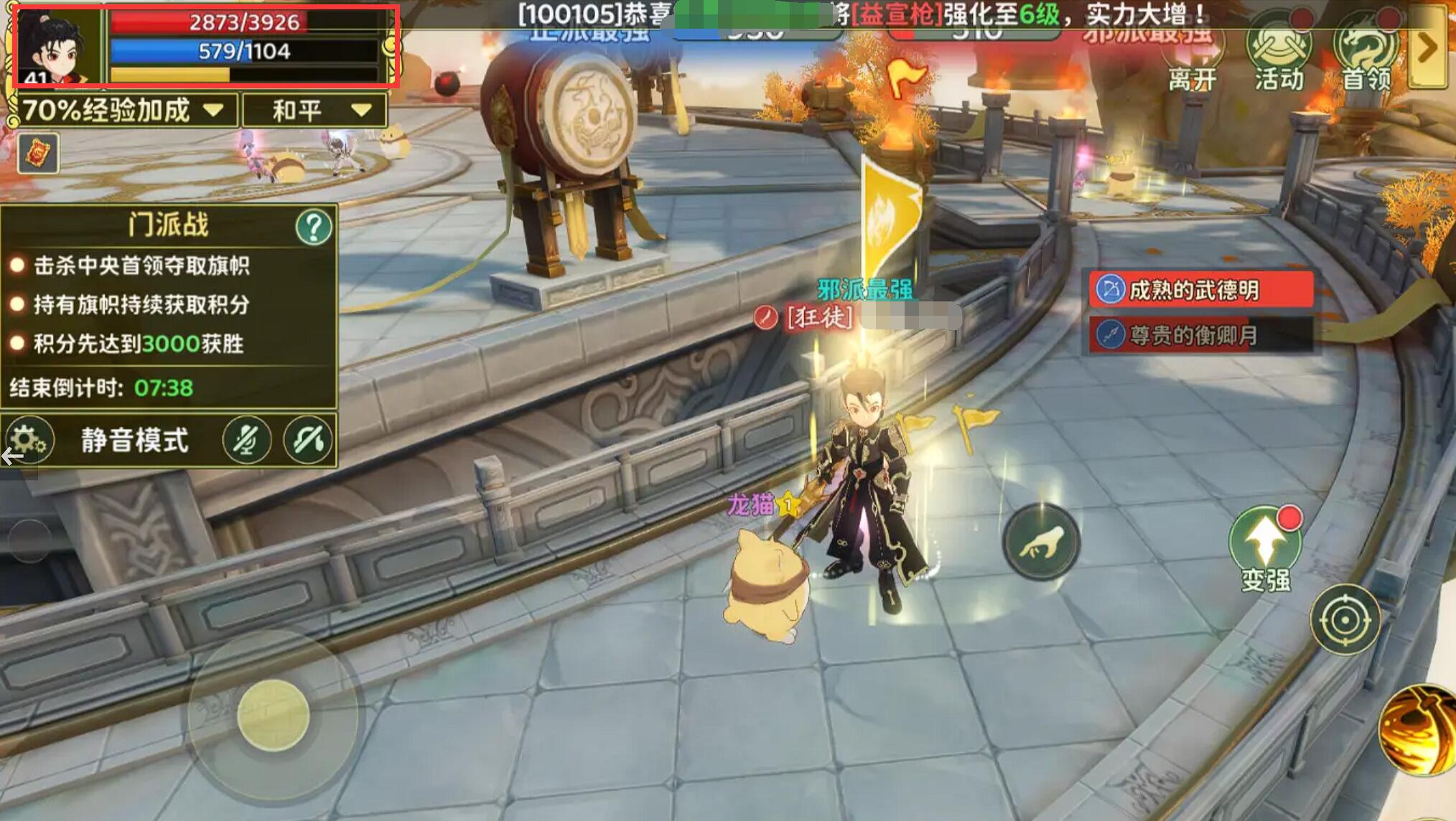The width and height of the screenshot is (1456, 821).
Task: Select target 成熟的武德明
Action: coord(1200,290)
